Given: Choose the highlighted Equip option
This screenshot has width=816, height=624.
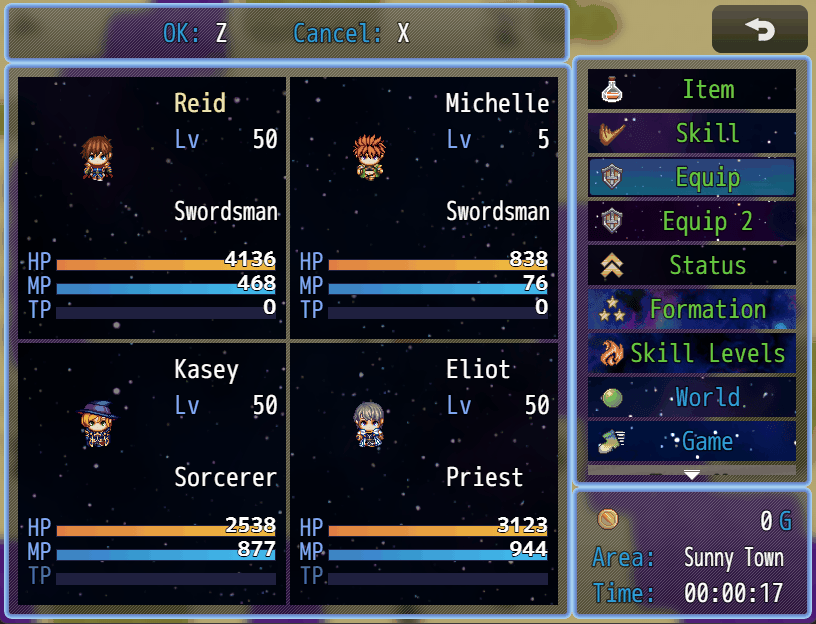Looking at the screenshot, I should pos(692,178).
